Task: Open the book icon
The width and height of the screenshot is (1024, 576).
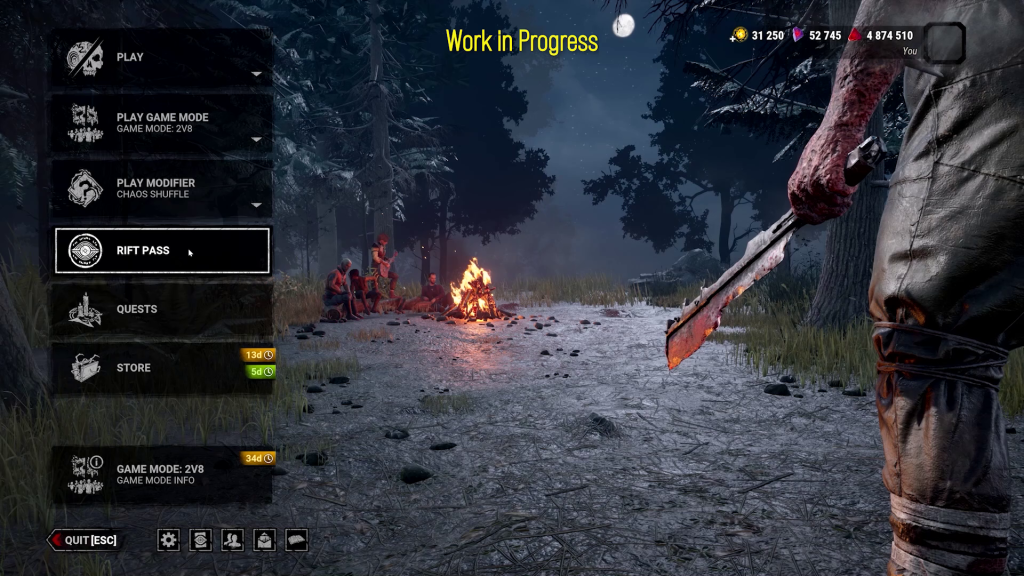Action: [297, 540]
